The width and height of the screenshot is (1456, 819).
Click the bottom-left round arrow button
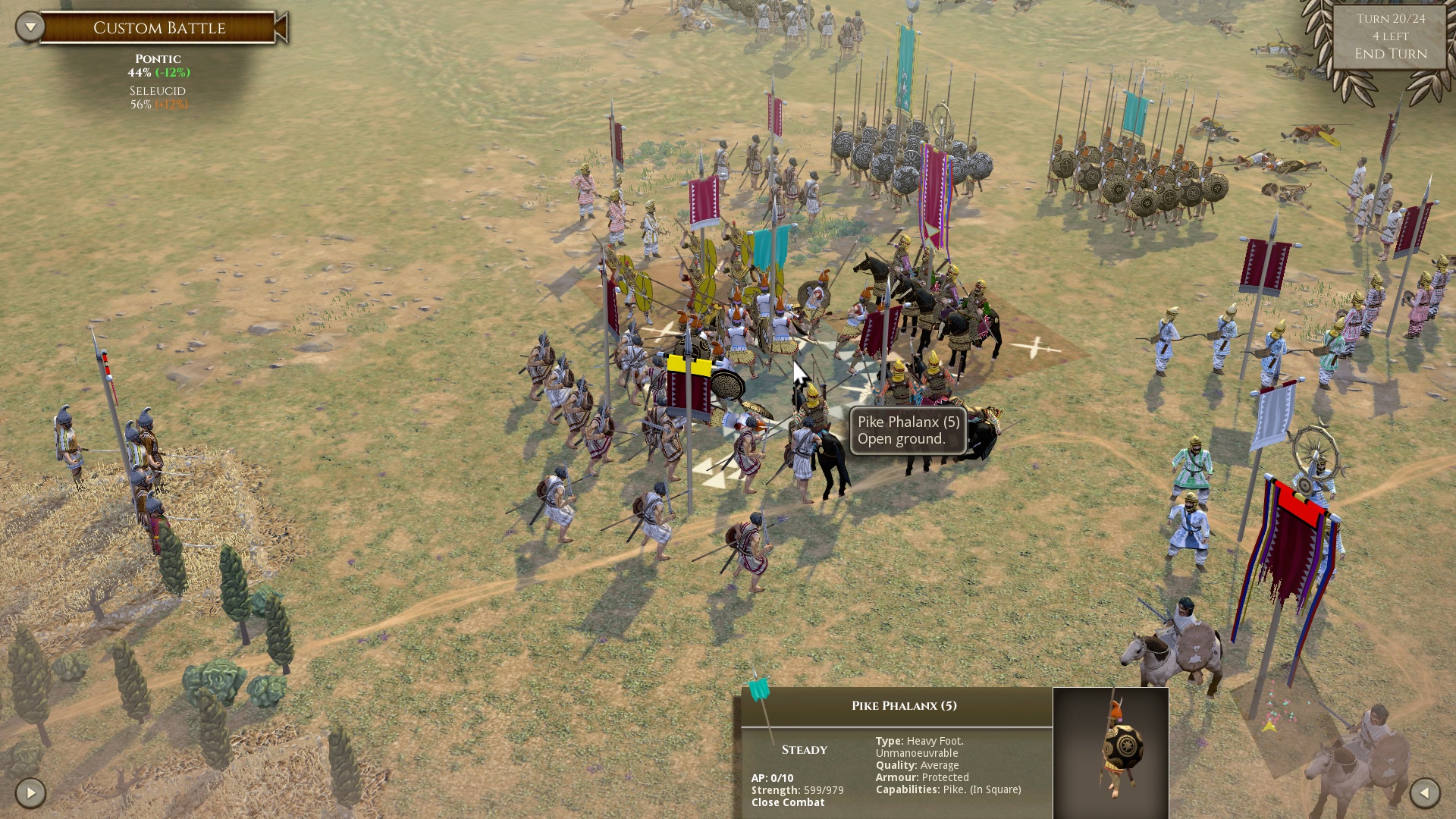pos(30,793)
